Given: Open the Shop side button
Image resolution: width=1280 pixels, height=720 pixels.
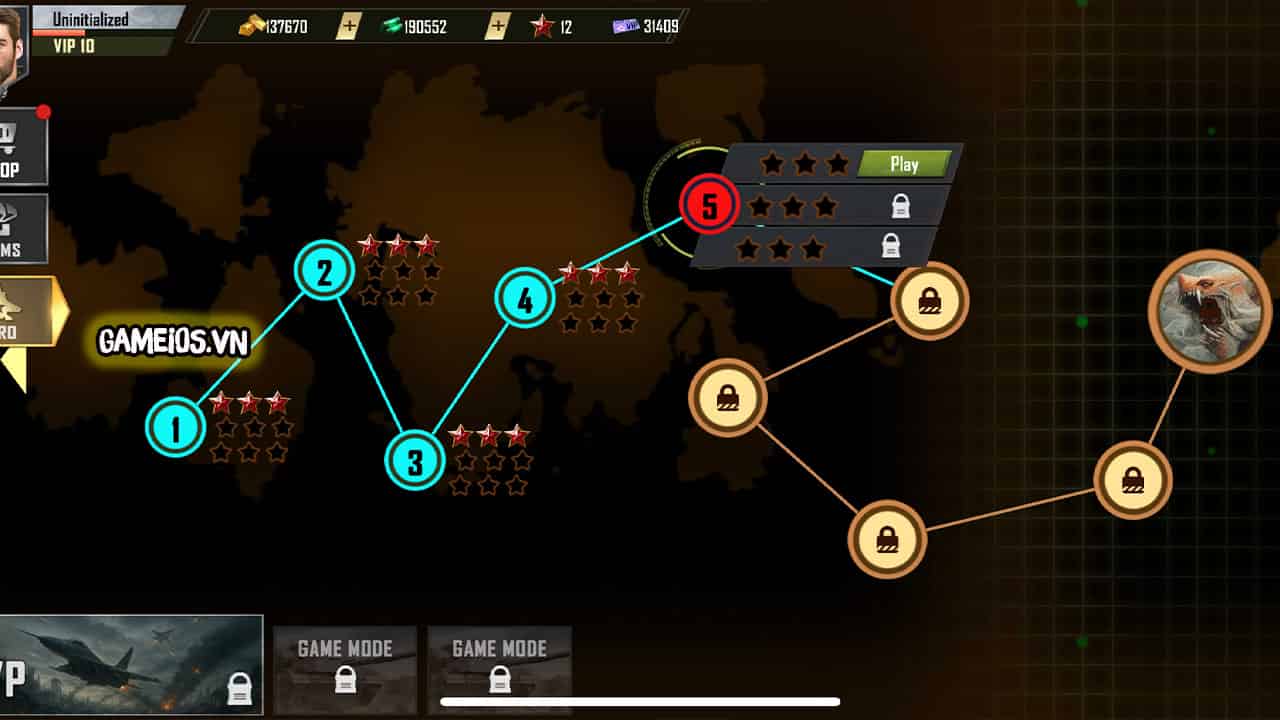Looking at the screenshot, I should point(22,148).
